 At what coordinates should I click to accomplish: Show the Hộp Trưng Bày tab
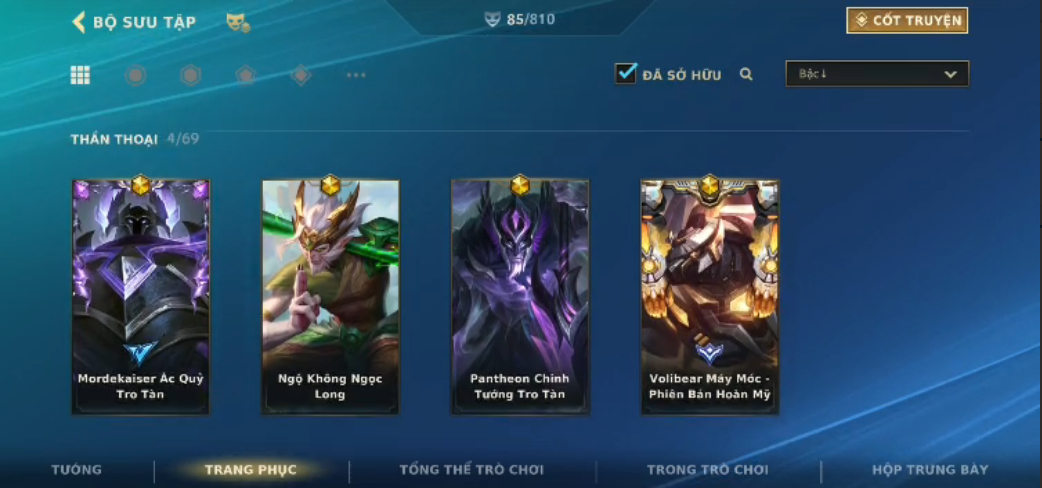pyautogui.click(x=930, y=470)
